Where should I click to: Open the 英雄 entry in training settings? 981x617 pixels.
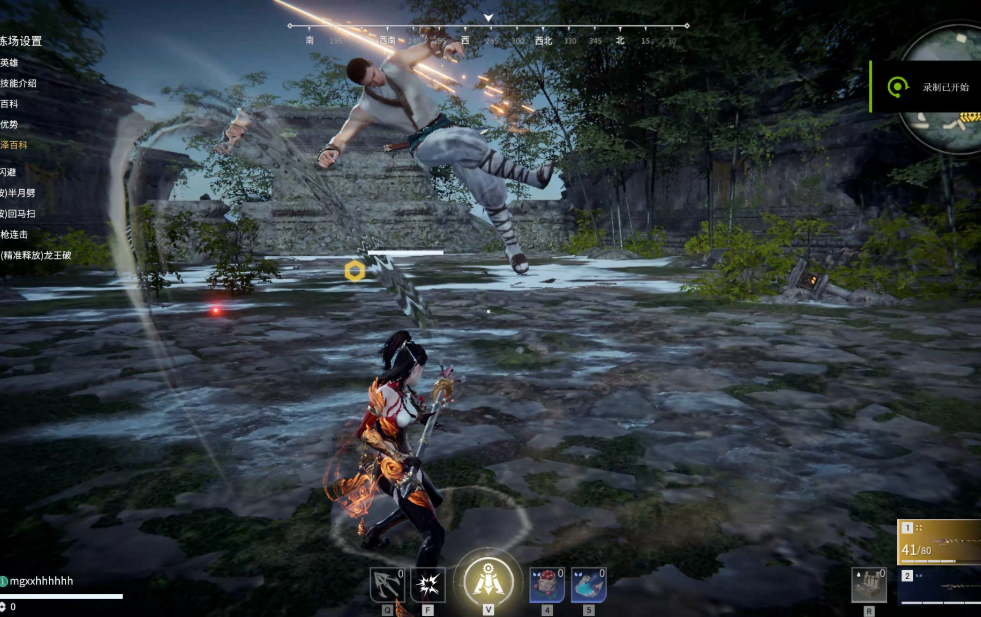click(10, 62)
